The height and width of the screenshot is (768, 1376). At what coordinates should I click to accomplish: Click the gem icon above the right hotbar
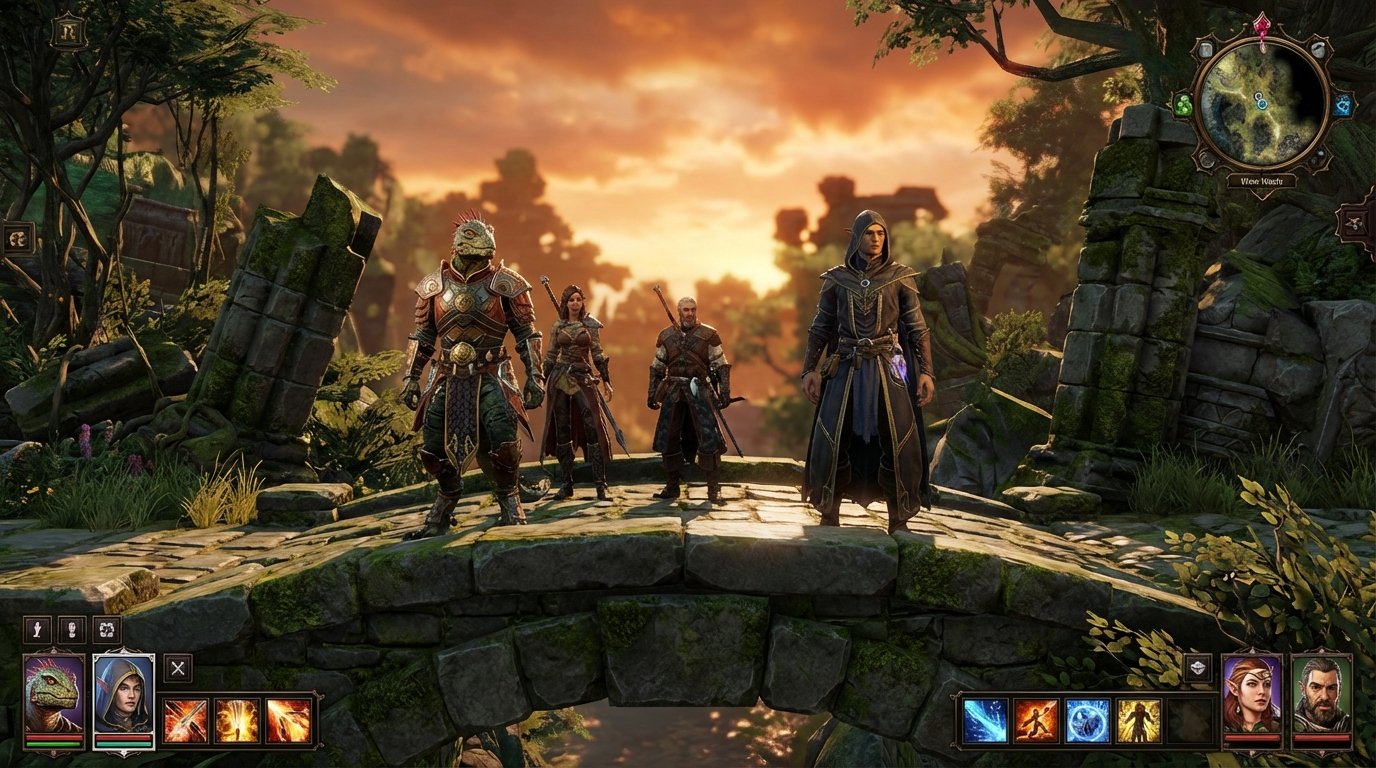(x=1198, y=667)
